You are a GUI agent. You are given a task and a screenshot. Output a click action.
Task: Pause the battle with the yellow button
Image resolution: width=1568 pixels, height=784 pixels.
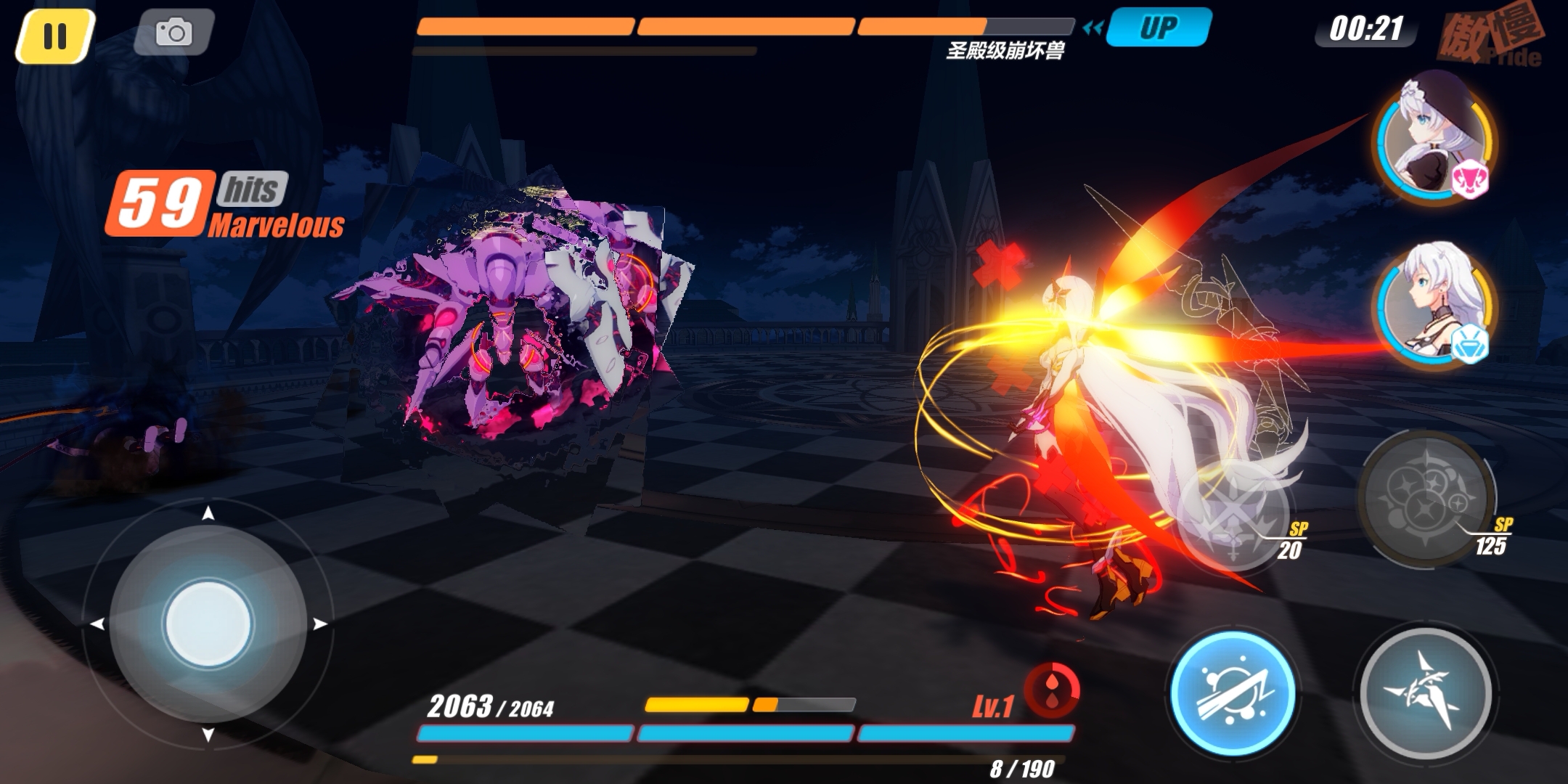(x=55, y=36)
